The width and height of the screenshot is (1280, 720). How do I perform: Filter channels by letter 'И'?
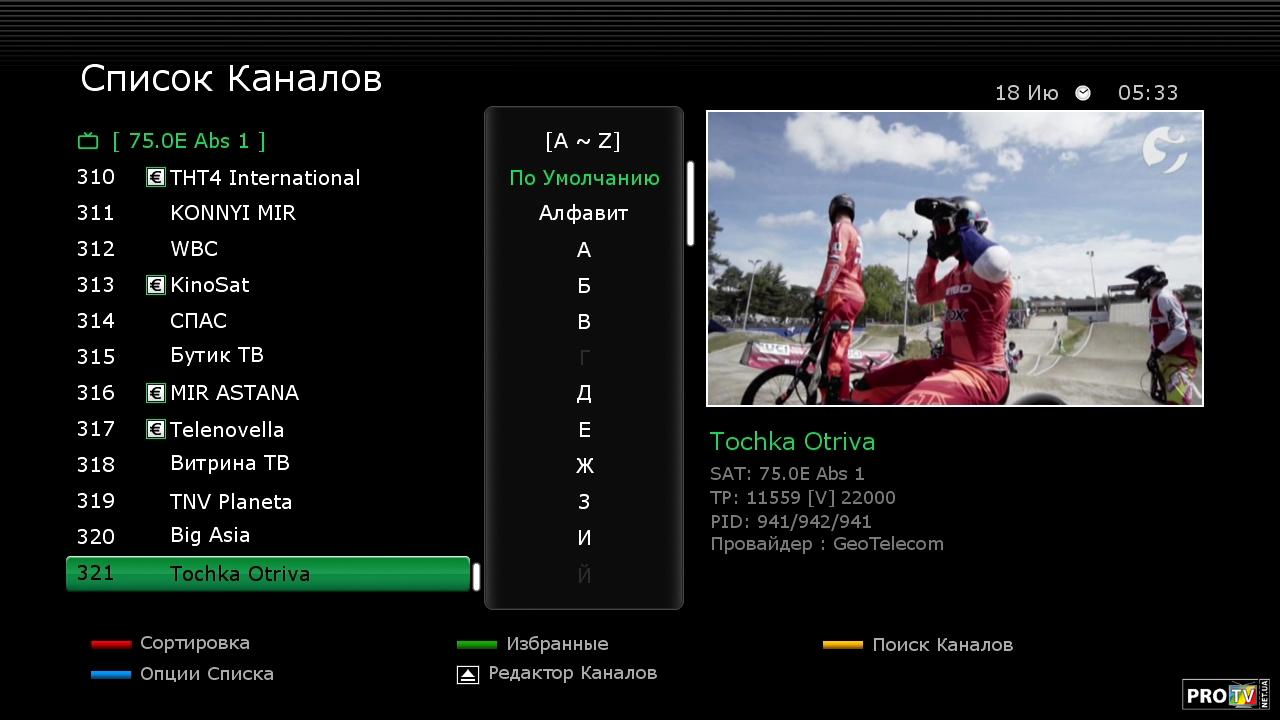click(584, 538)
